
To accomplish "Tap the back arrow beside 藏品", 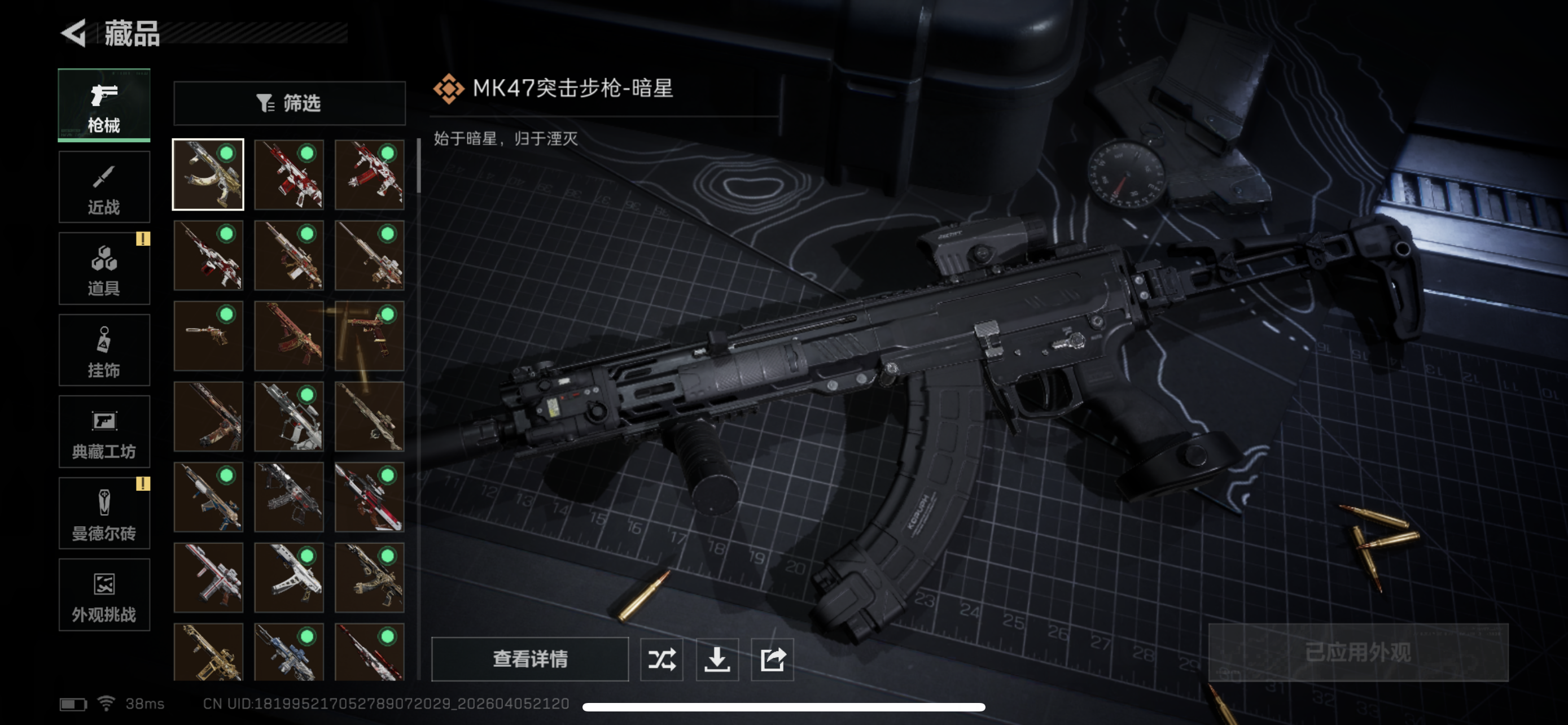I will click(73, 33).
